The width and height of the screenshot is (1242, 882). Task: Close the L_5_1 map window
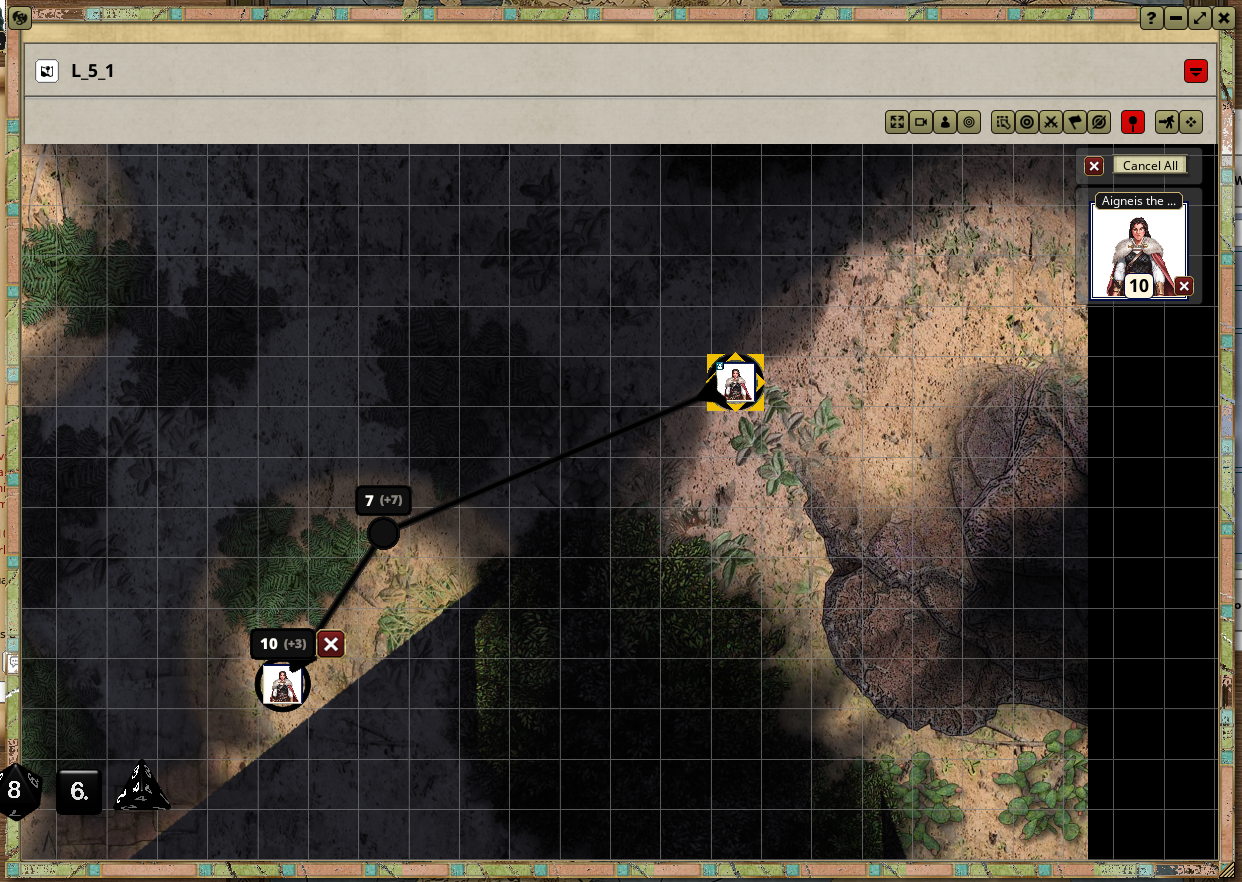pos(1223,18)
